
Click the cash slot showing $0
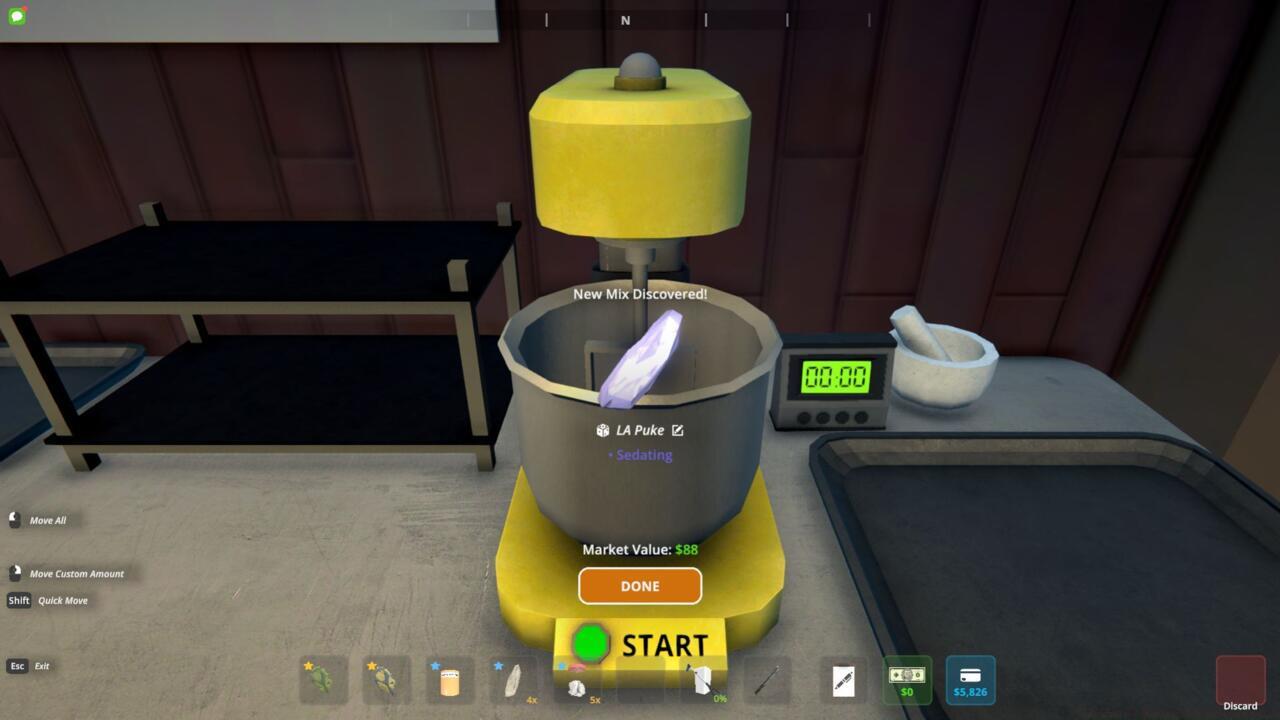(x=905, y=680)
